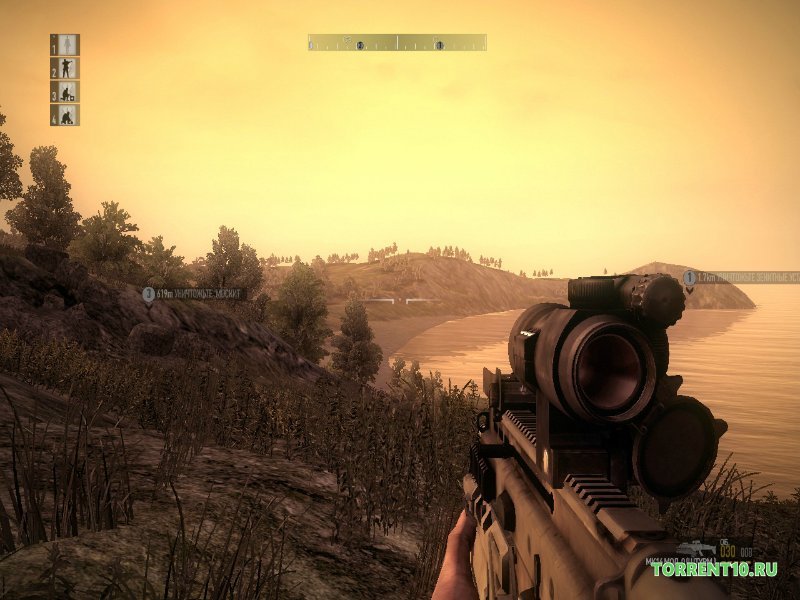Click the compass heading bar
Image resolution: width=800 pixels, height=600 pixels.
pyautogui.click(x=397, y=43)
